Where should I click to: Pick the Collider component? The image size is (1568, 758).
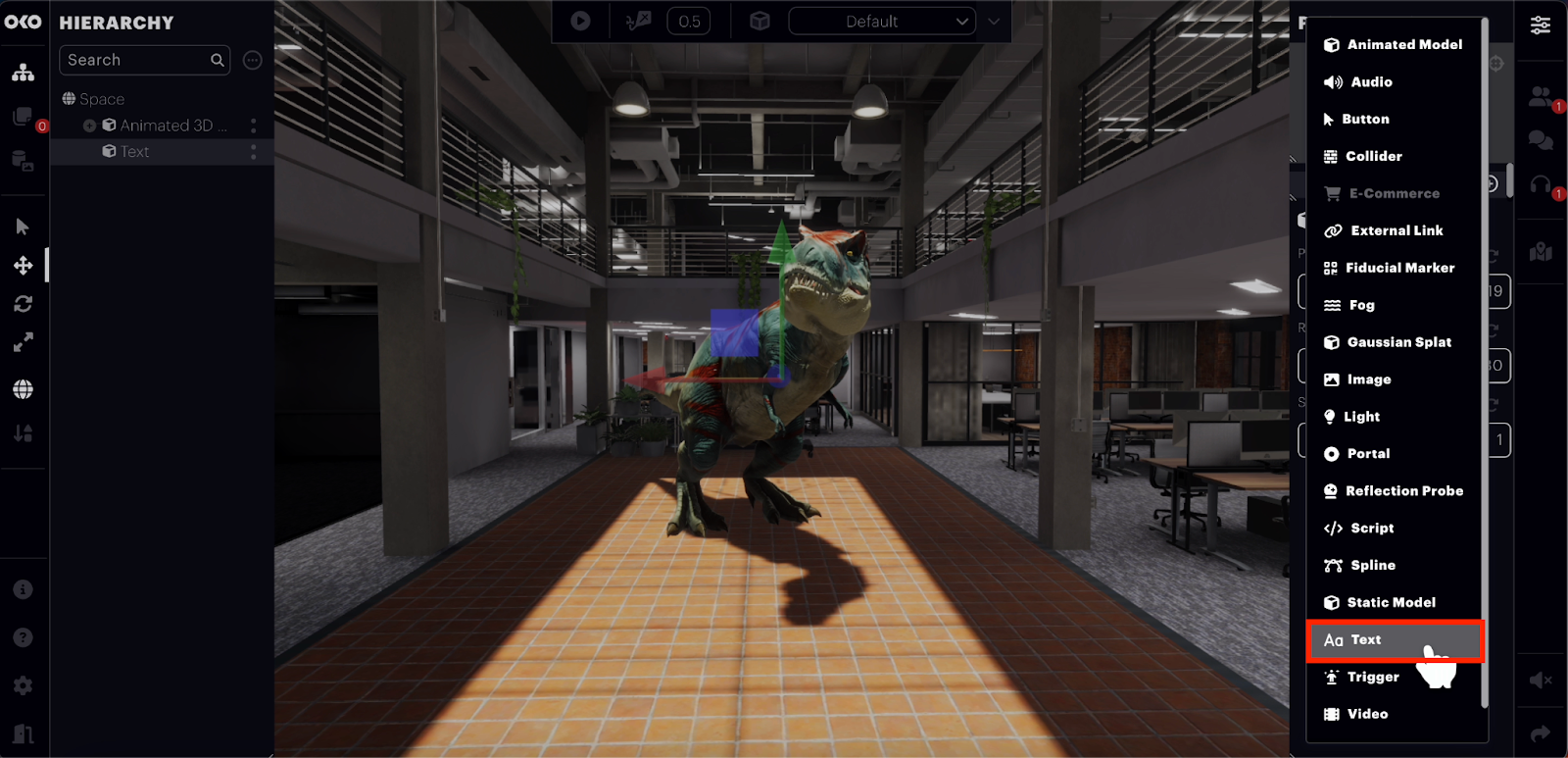(x=1373, y=156)
